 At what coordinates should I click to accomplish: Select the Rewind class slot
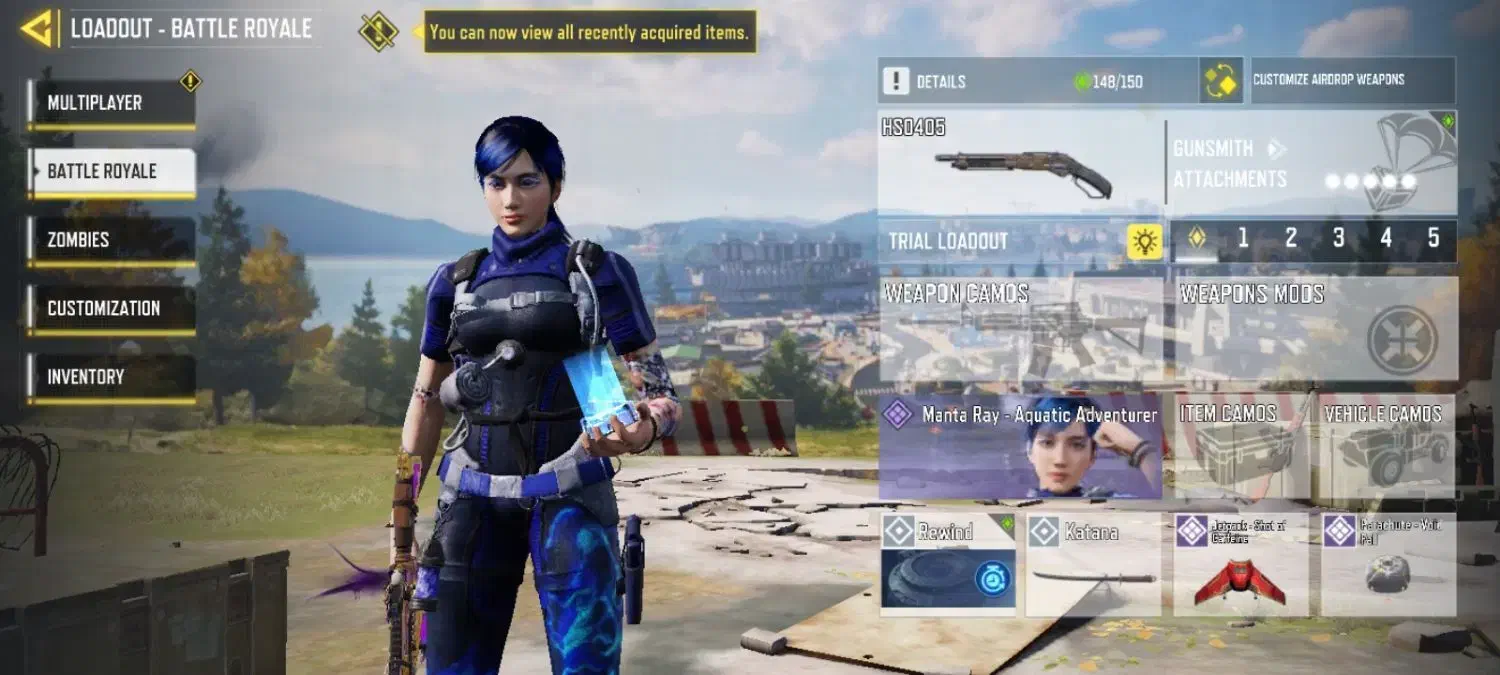click(x=947, y=565)
